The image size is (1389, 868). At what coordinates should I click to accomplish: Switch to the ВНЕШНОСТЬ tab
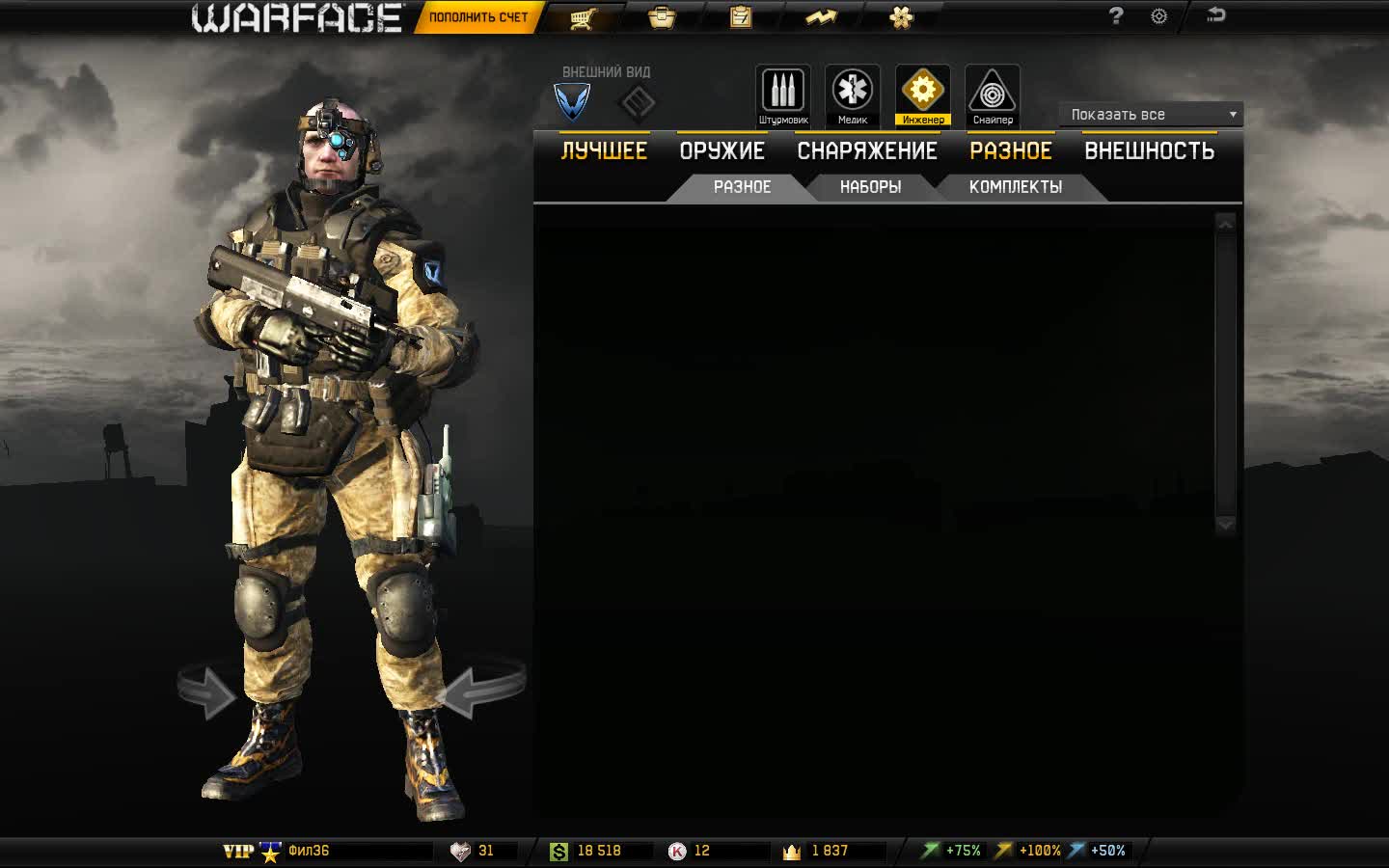1150,149
